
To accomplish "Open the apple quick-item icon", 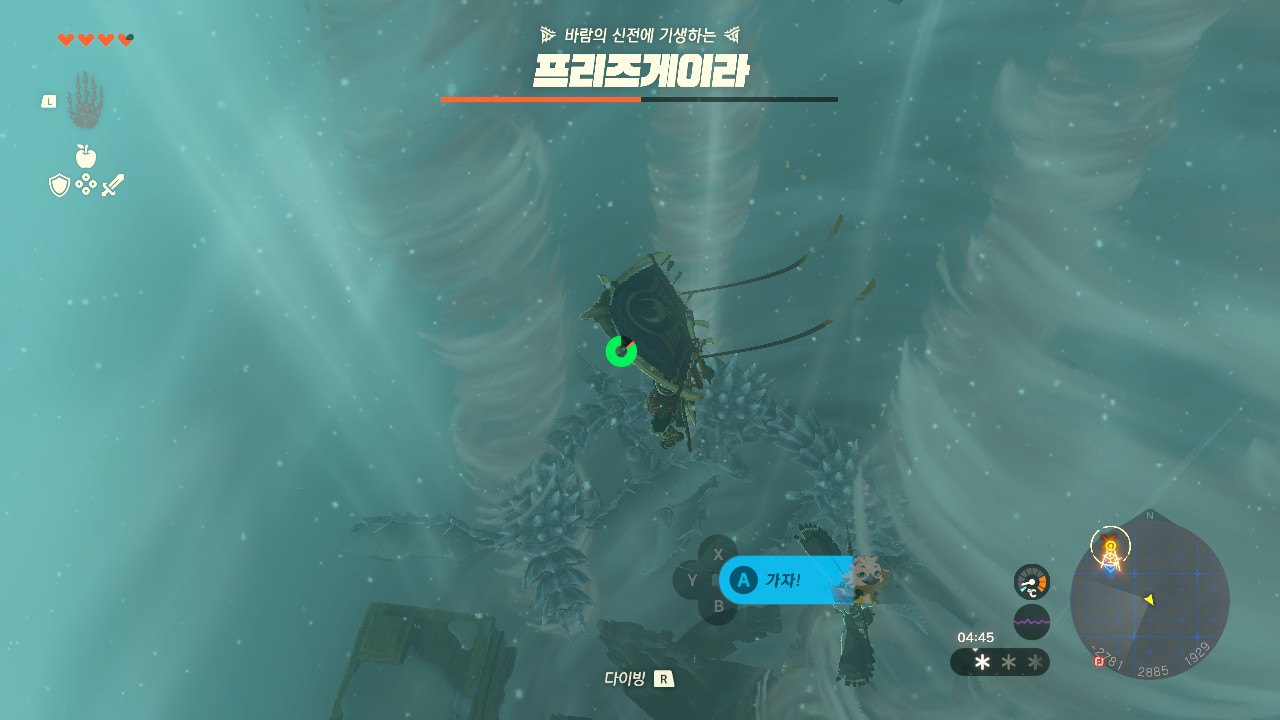I will [86, 156].
